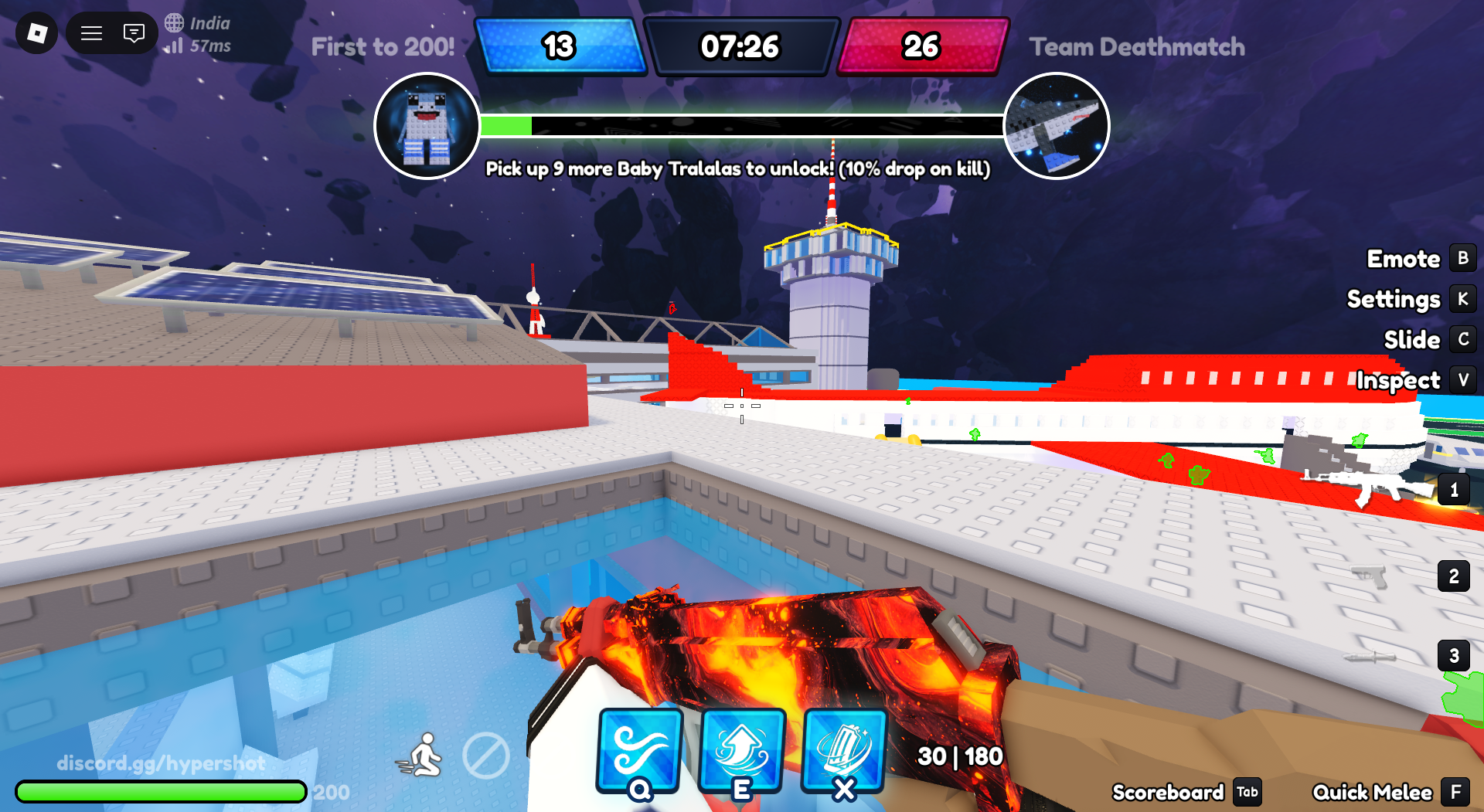
Task: Click the Team Deathmatch mode label
Action: (x=1138, y=46)
